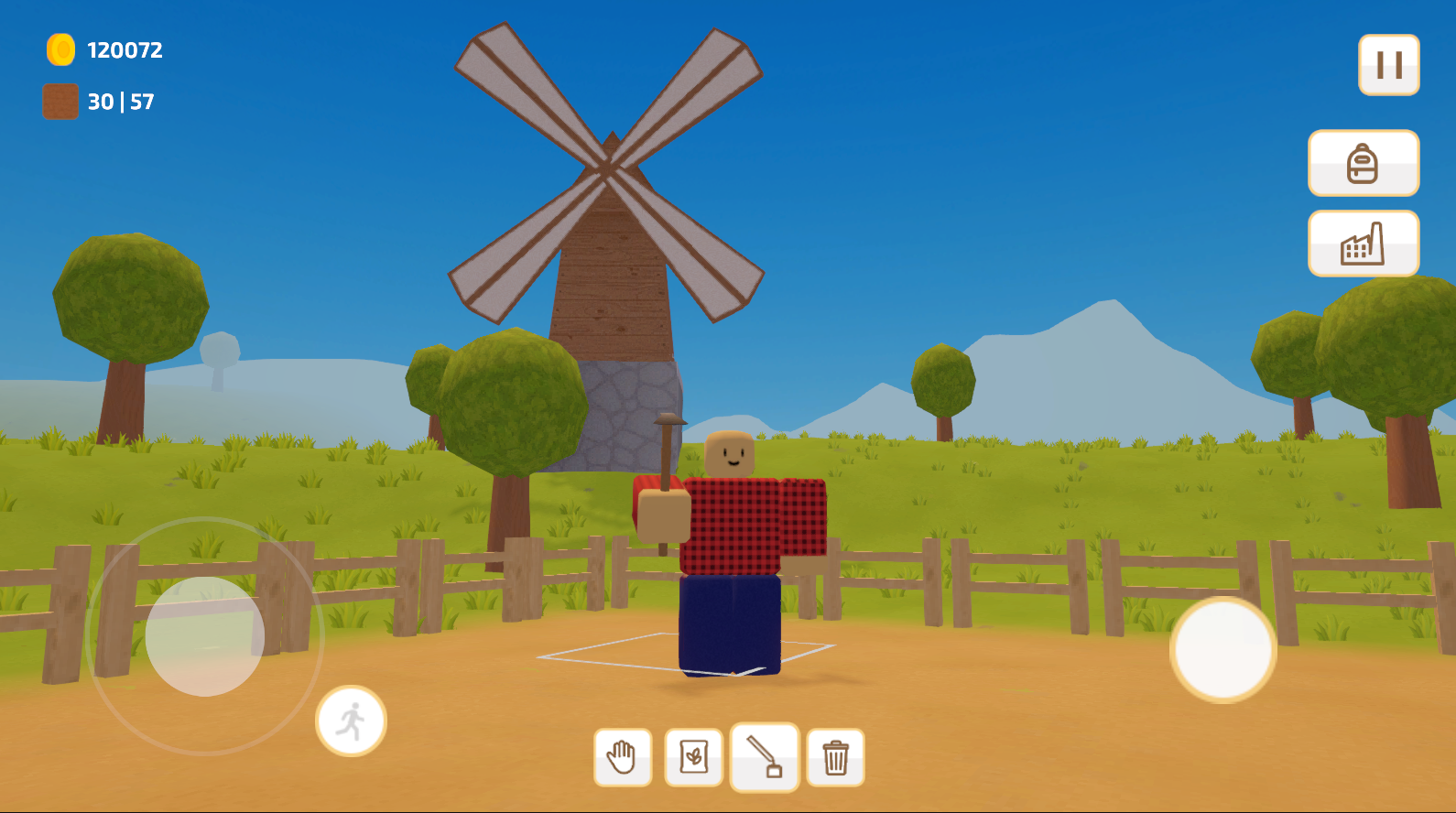This screenshot has width=1456, height=813.
Task: Select the trash can removal tool
Action: (x=836, y=756)
